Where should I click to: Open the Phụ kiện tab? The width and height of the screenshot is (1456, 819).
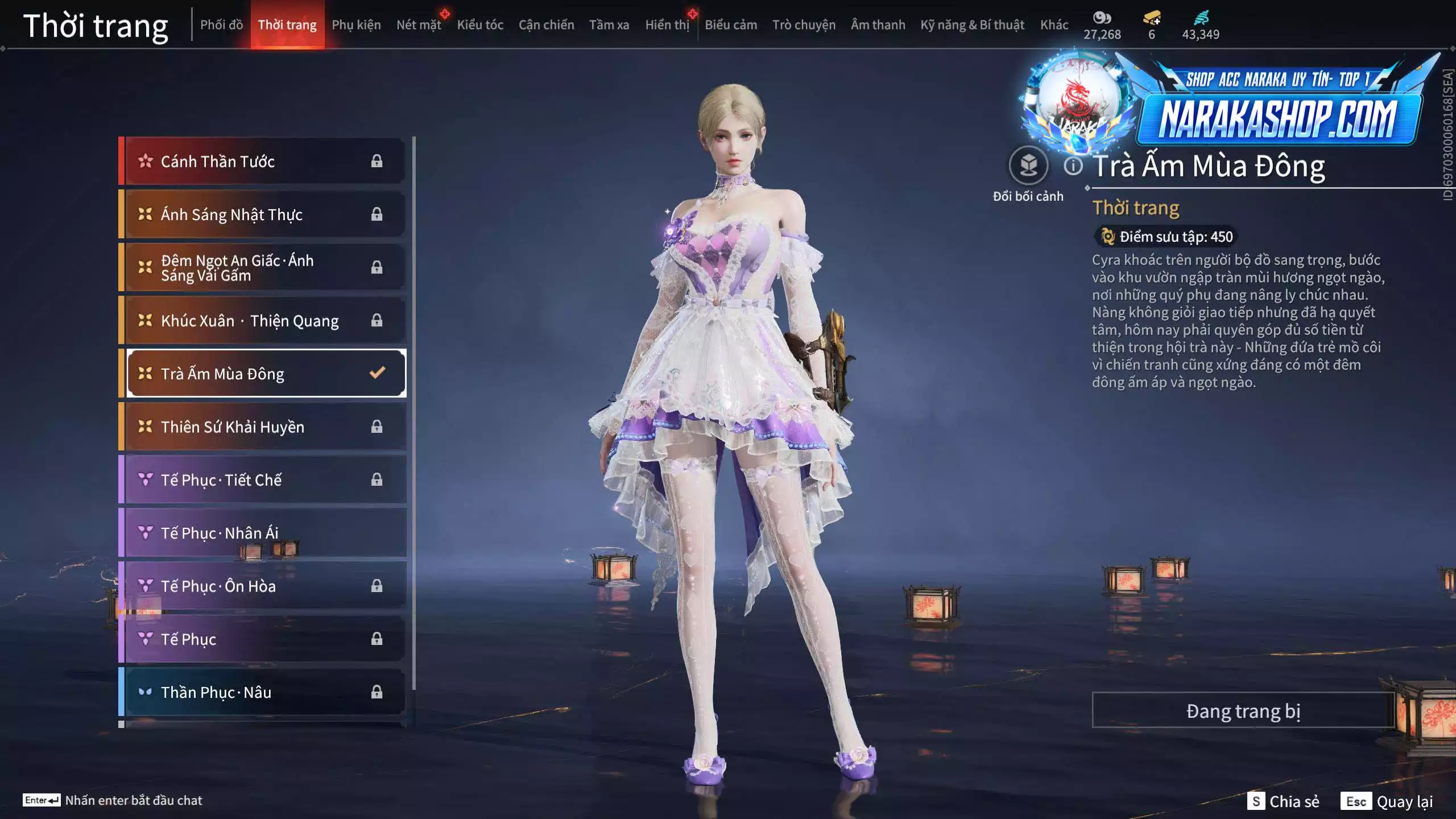pos(356,25)
